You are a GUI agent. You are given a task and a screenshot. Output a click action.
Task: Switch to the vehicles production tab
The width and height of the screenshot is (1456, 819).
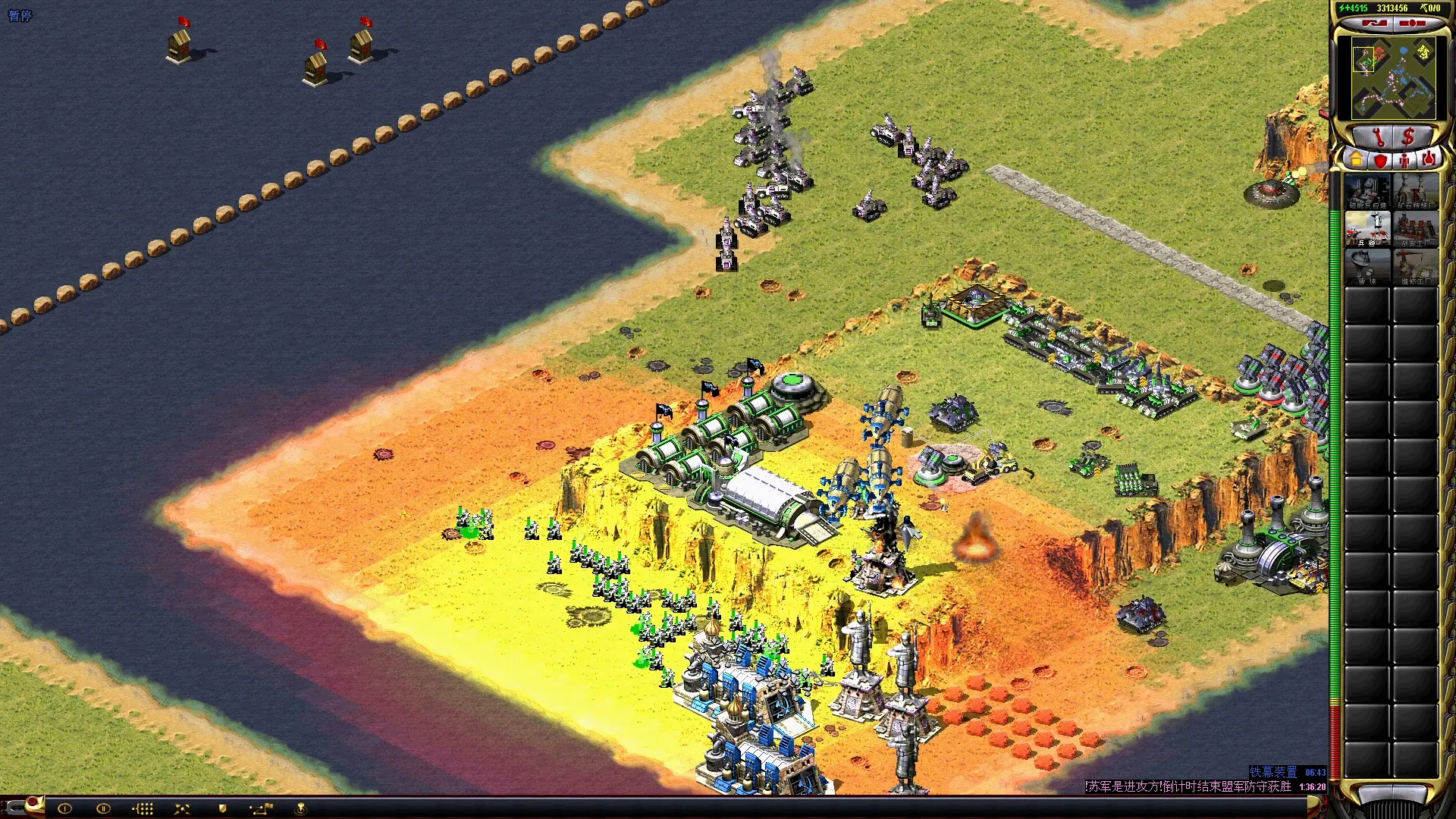click(1428, 160)
